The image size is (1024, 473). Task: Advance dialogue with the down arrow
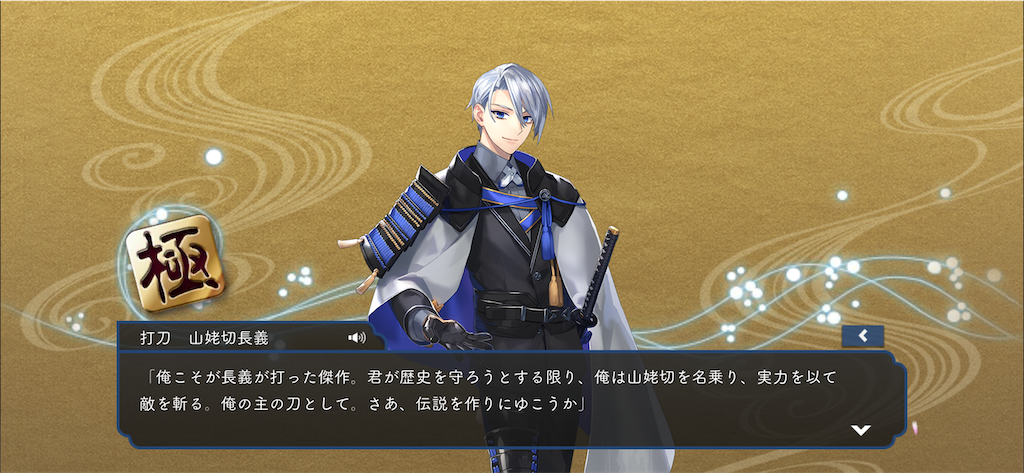tap(860, 430)
